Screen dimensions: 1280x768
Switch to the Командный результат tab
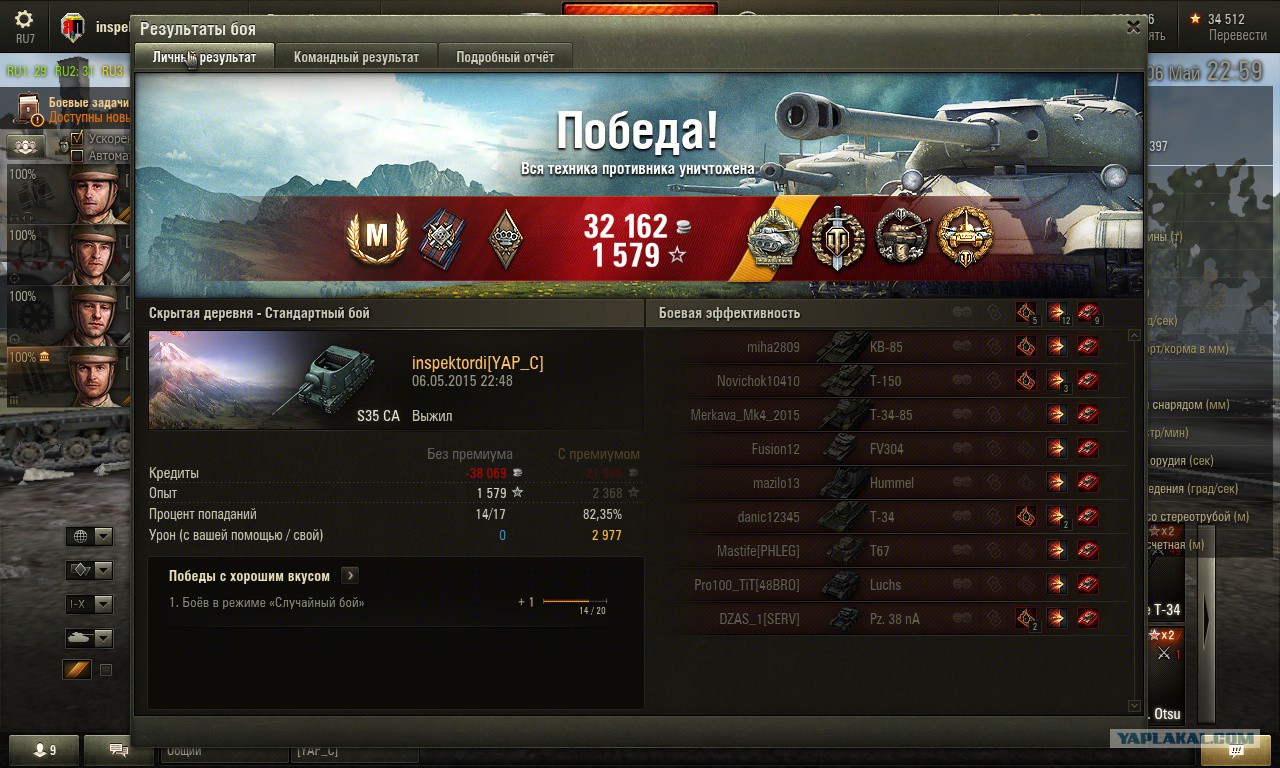click(356, 57)
